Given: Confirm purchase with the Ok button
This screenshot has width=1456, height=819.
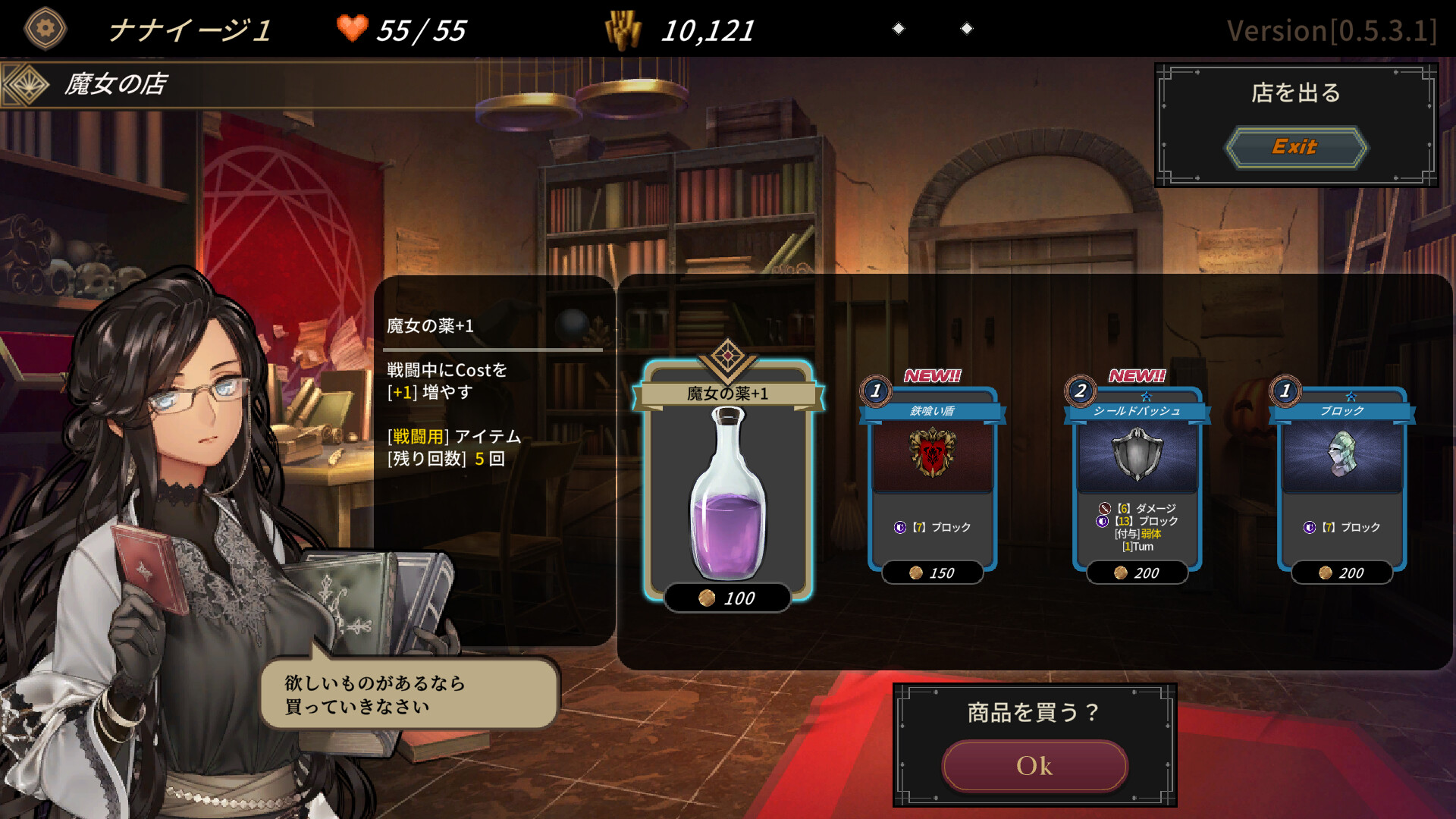Looking at the screenshot, I should [x=1034, y=765].
